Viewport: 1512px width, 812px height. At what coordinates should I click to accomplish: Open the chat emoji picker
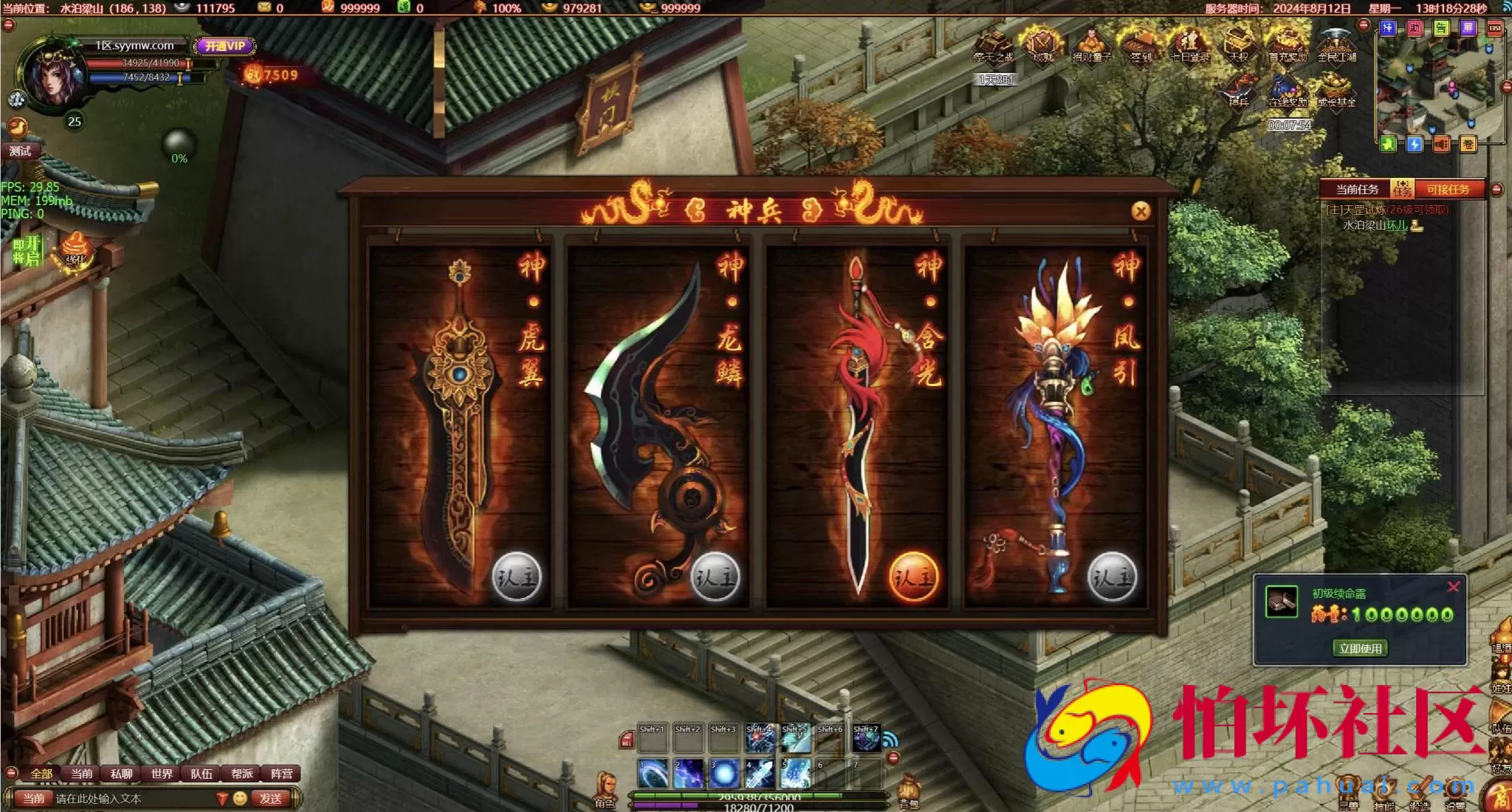240,799
